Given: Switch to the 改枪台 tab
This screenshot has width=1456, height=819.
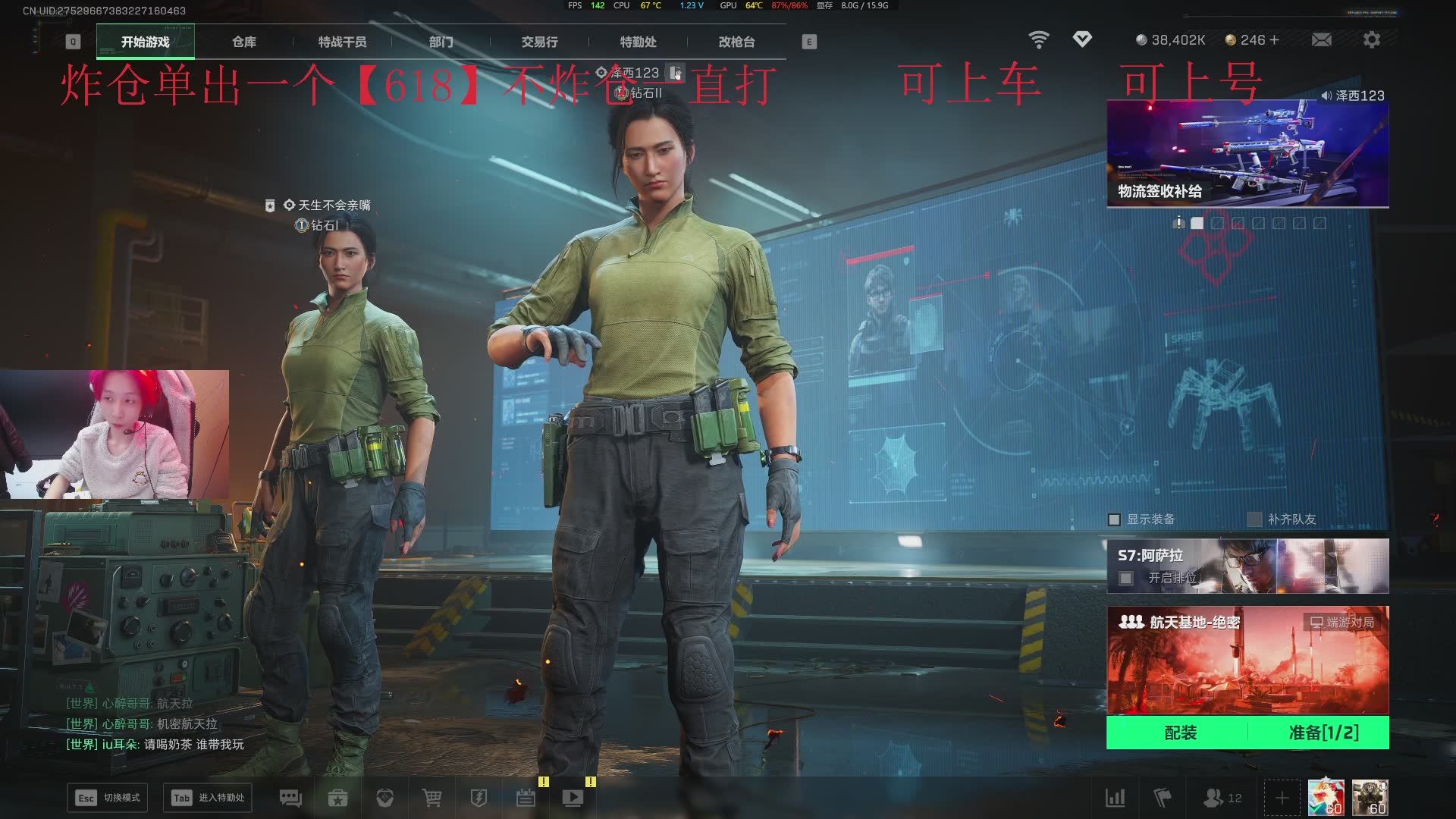Looking at the screenshot, I should [x=736, y=42].
